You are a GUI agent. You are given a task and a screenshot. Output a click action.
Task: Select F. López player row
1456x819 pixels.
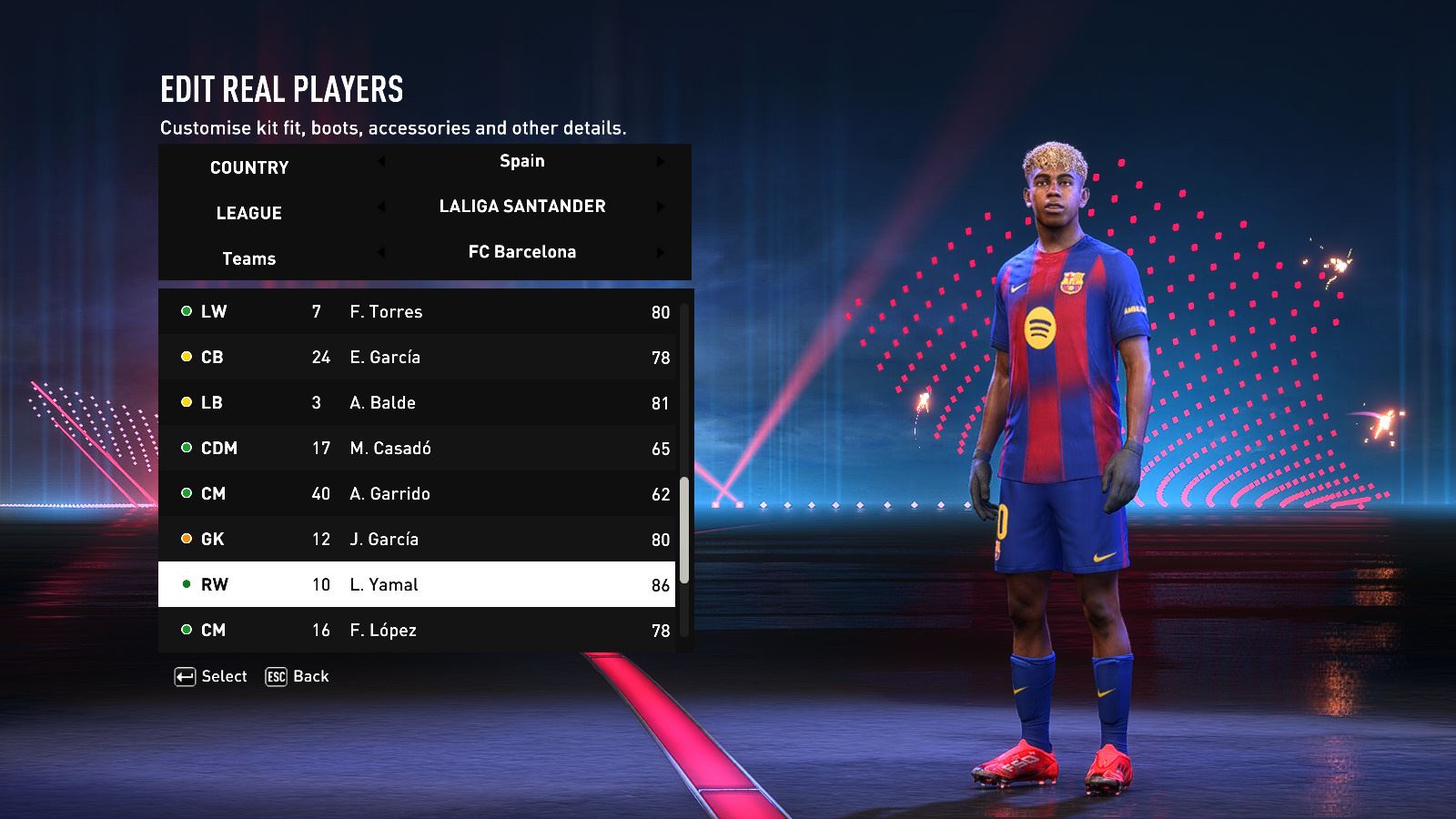point(417,630)
